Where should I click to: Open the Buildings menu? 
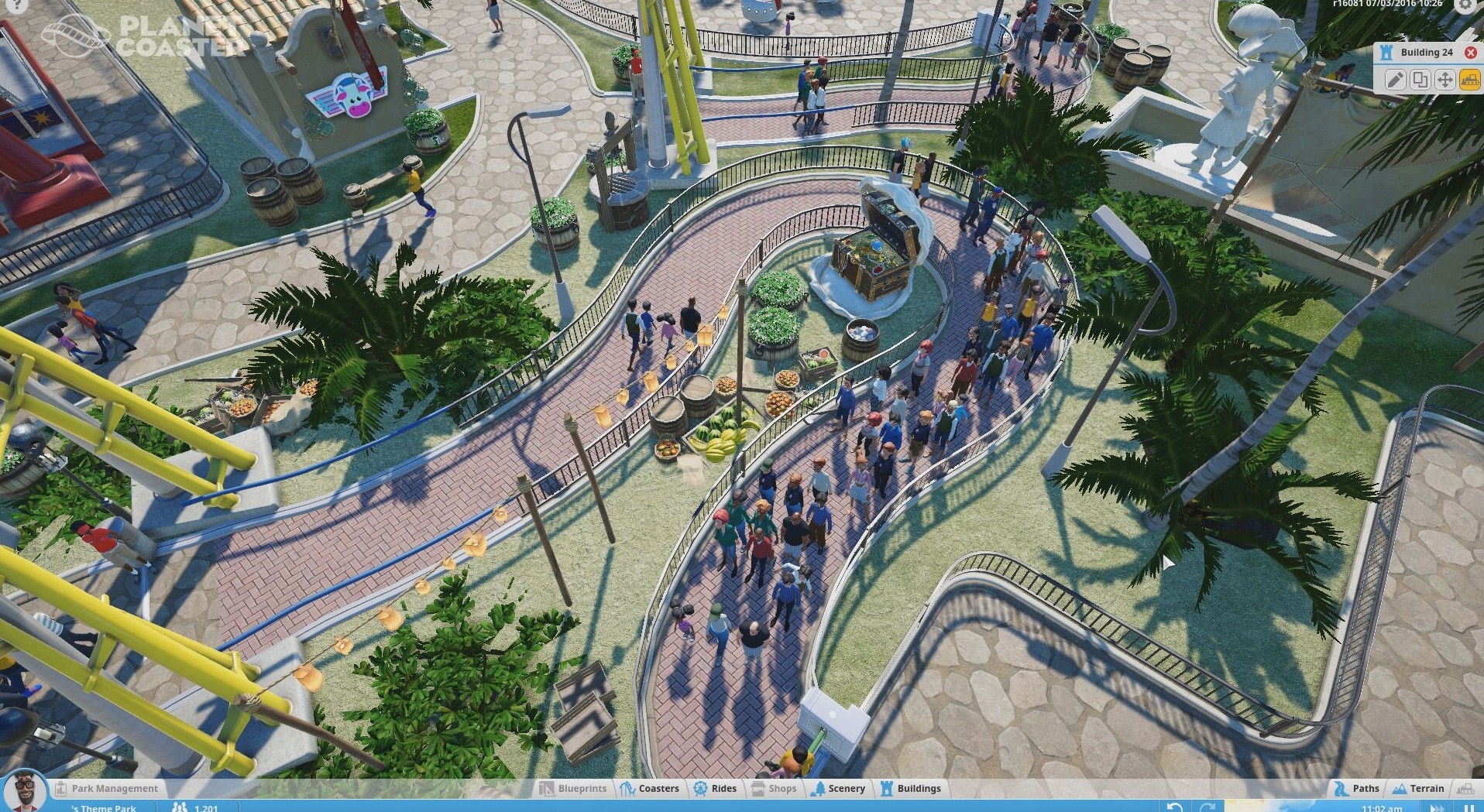click(x=912, y=788)
